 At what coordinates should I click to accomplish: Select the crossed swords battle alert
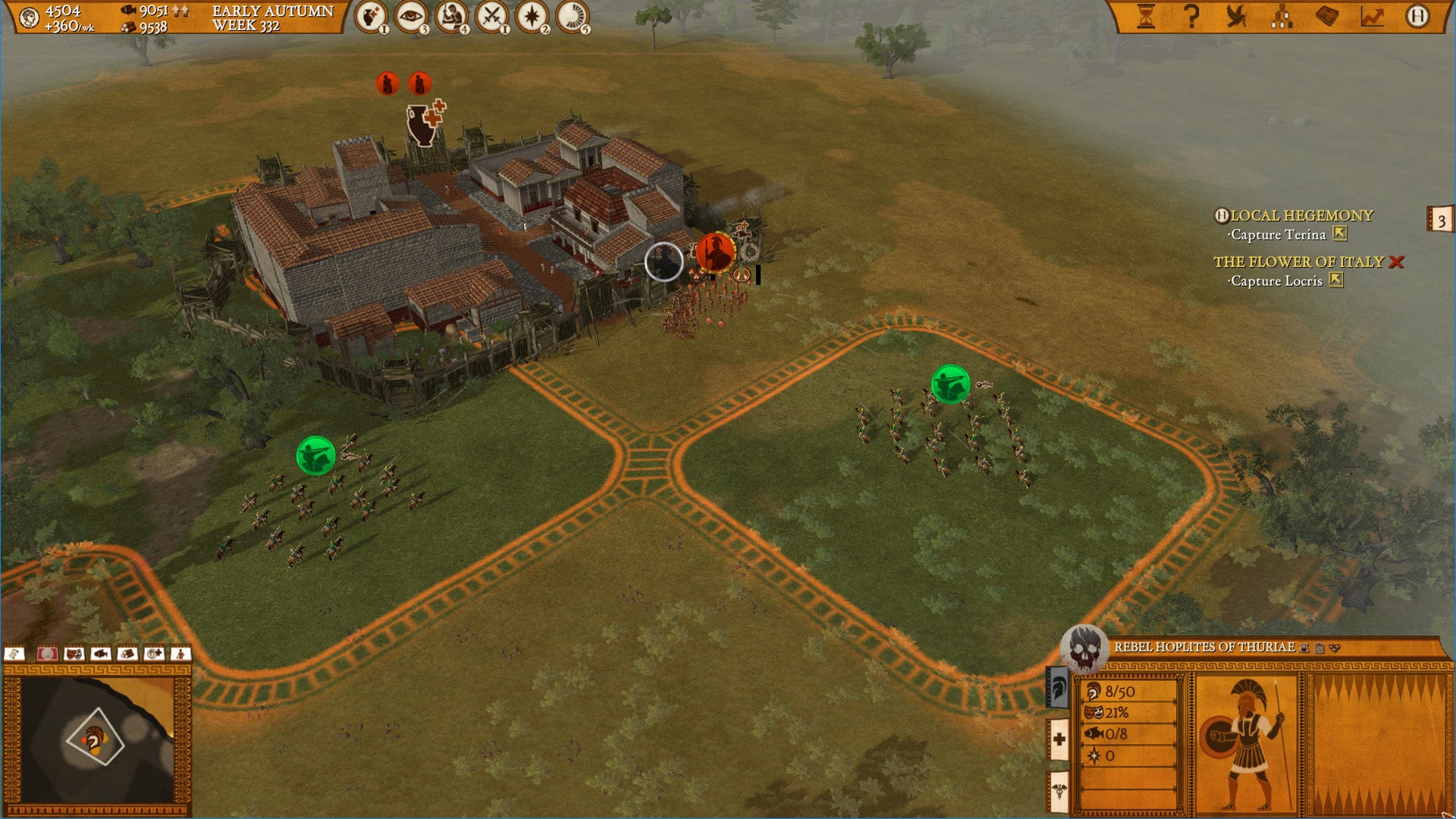pyautogui.click(x=491, y=17)
